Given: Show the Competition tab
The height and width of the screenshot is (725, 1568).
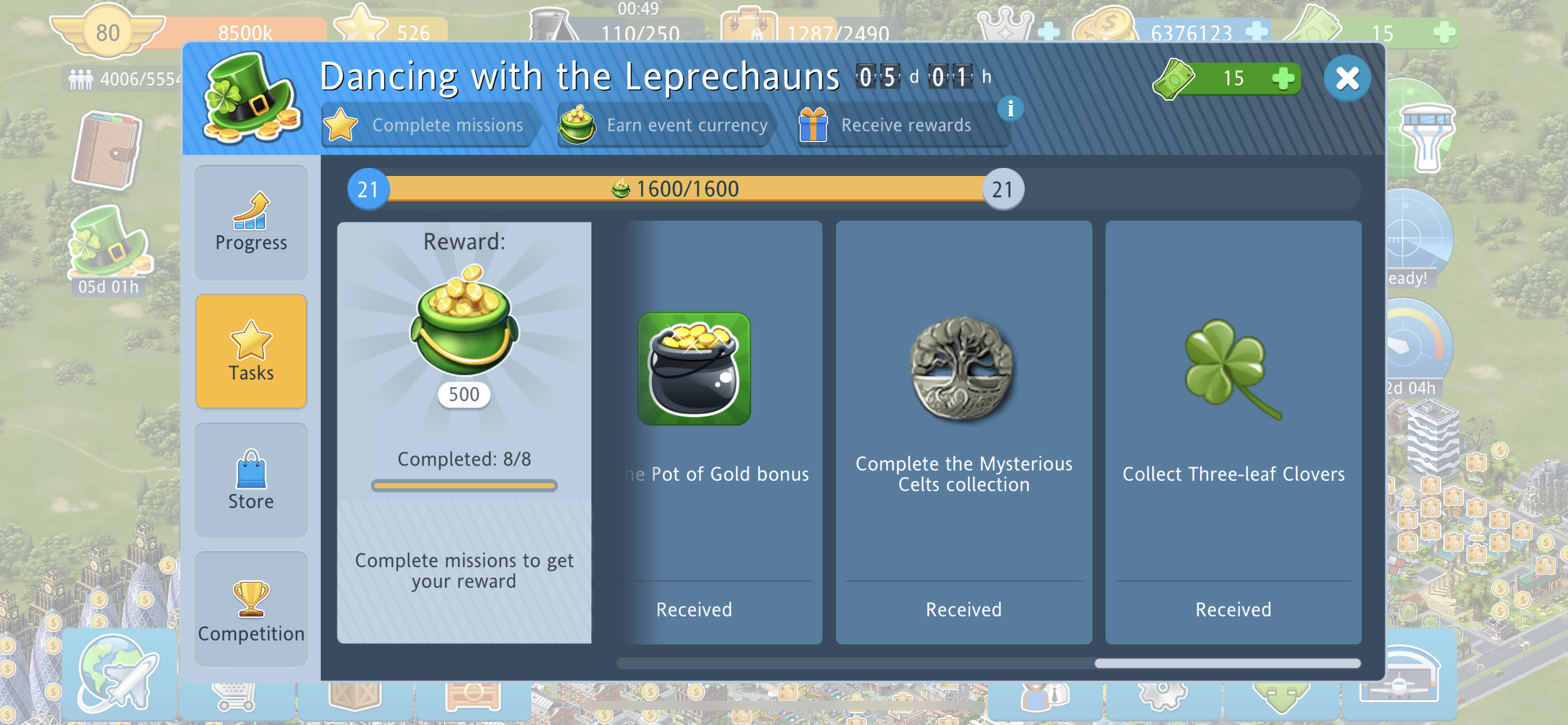Looking at the screenshot, I should [x=251, y=609].
